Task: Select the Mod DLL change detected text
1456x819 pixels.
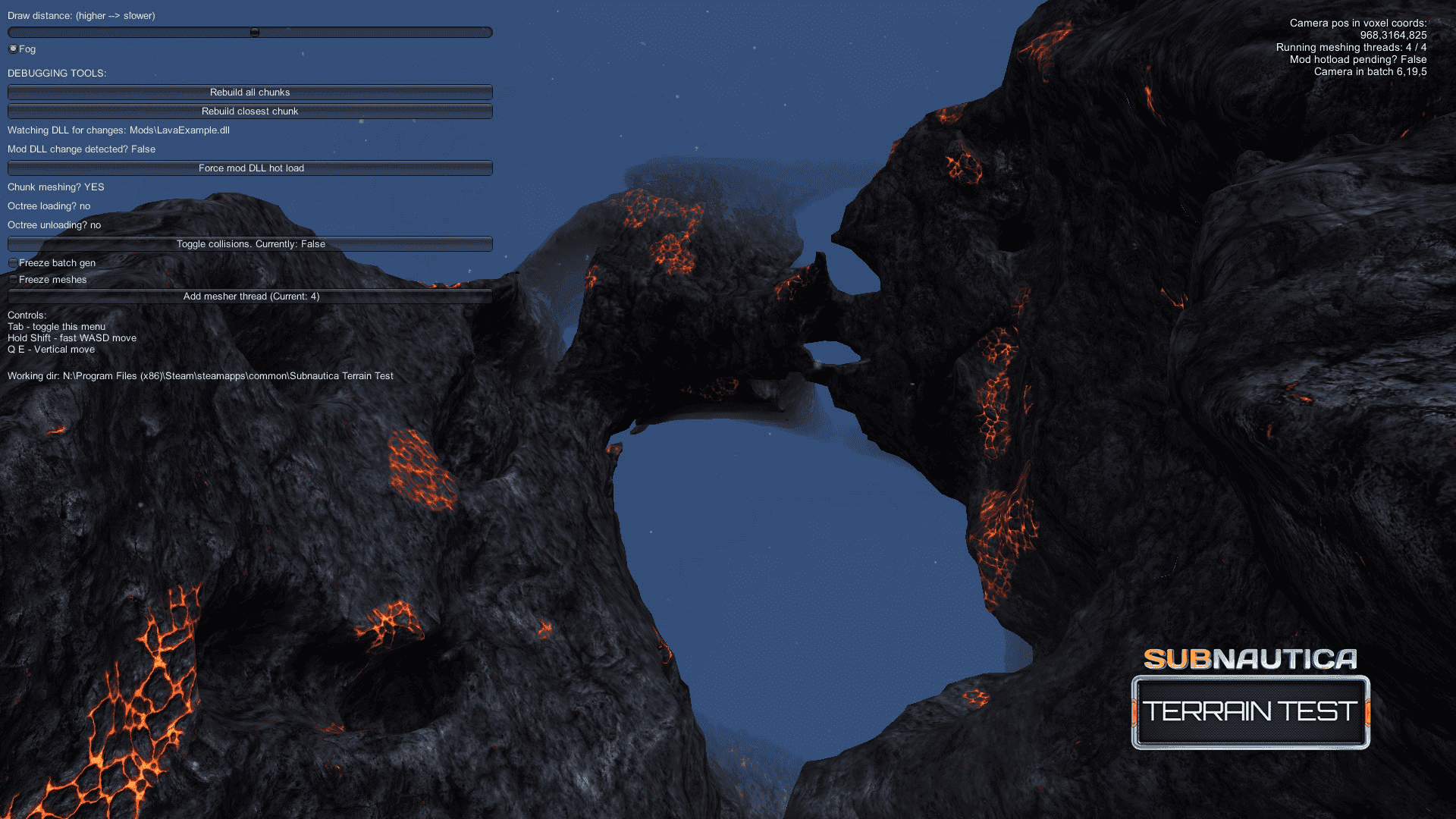Action: coord(80,149)
